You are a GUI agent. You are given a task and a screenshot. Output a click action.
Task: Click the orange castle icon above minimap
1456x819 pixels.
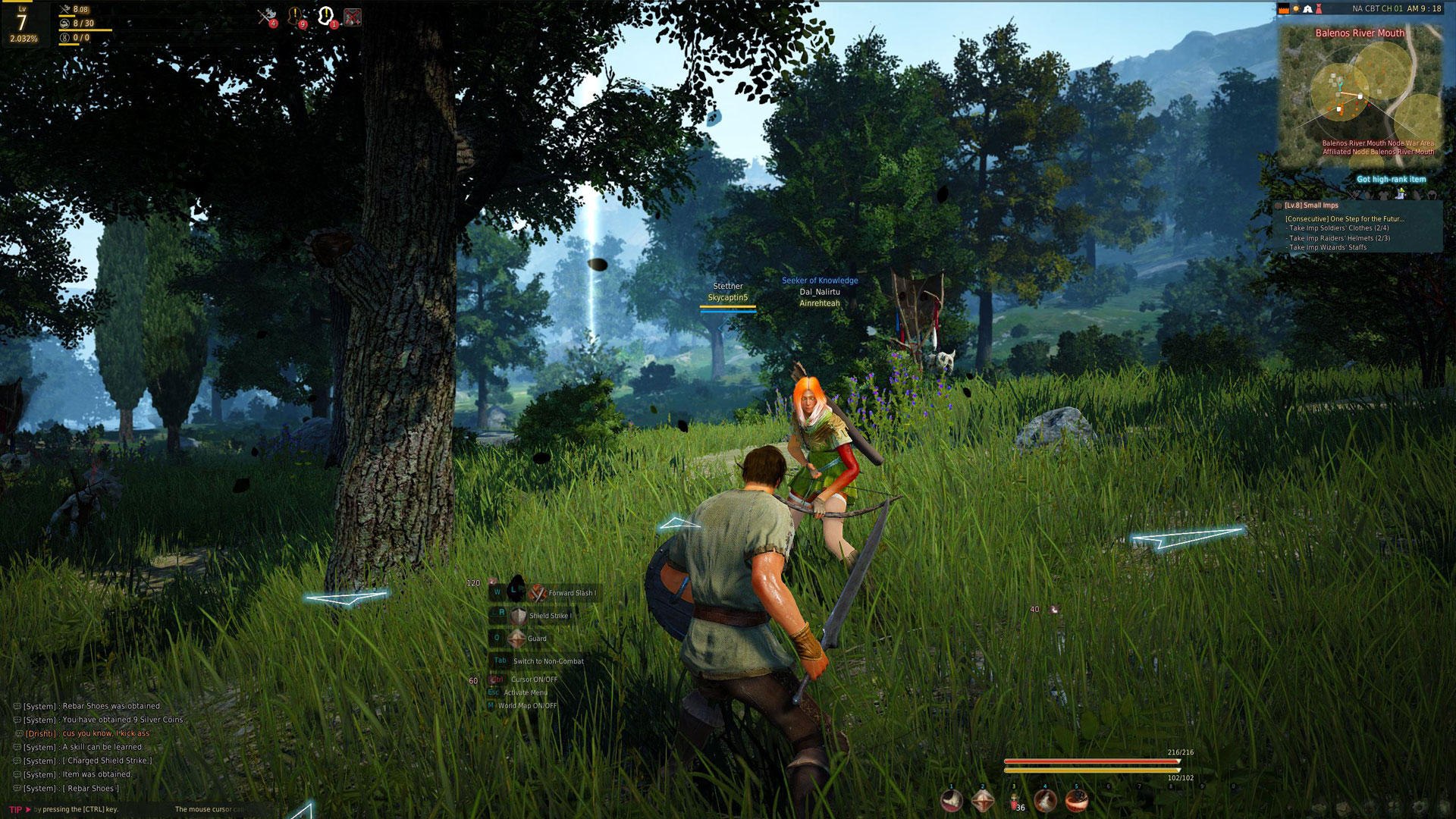[x=1284, y=9]
